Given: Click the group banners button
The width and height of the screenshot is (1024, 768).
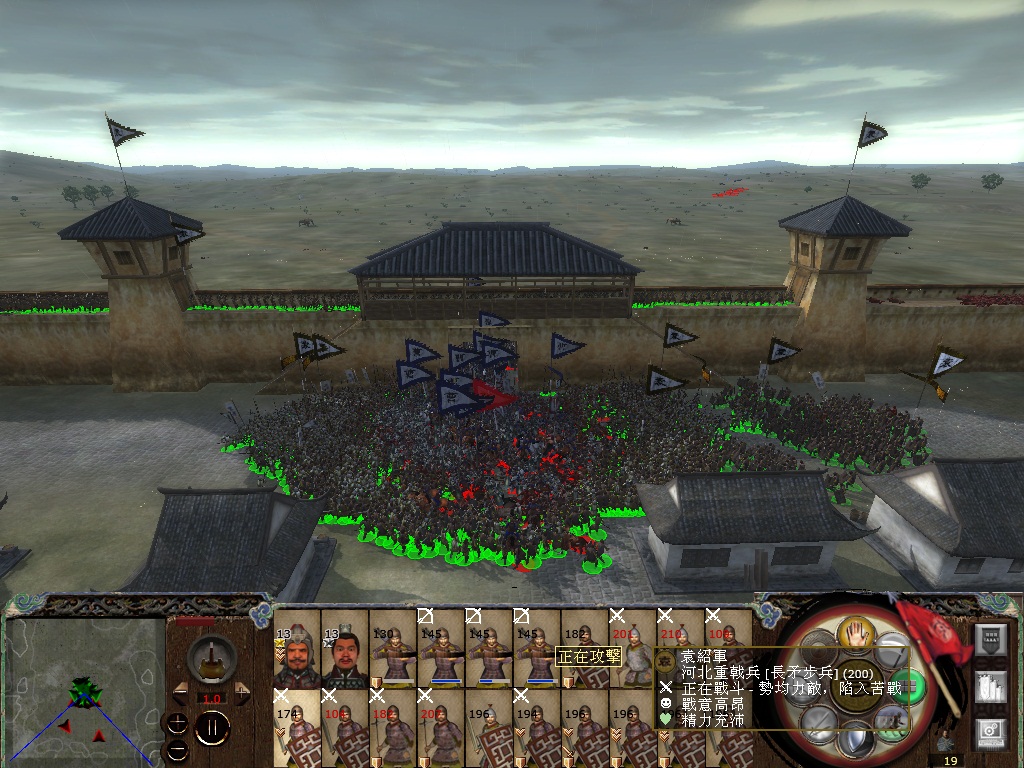Looking at the screenshot, I should (991, 687).
